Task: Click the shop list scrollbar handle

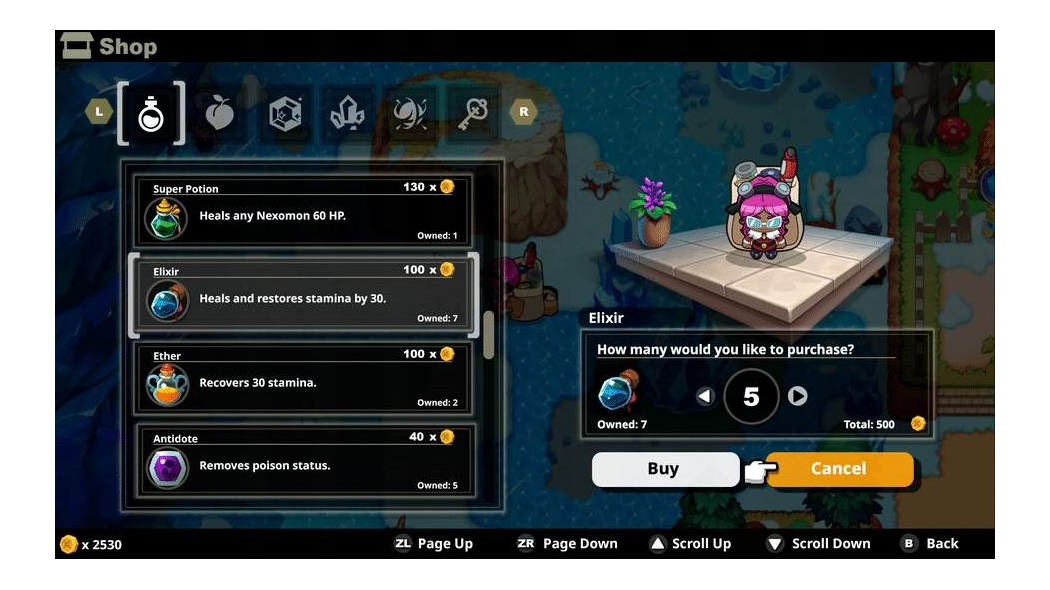Action: click(489, 334)
